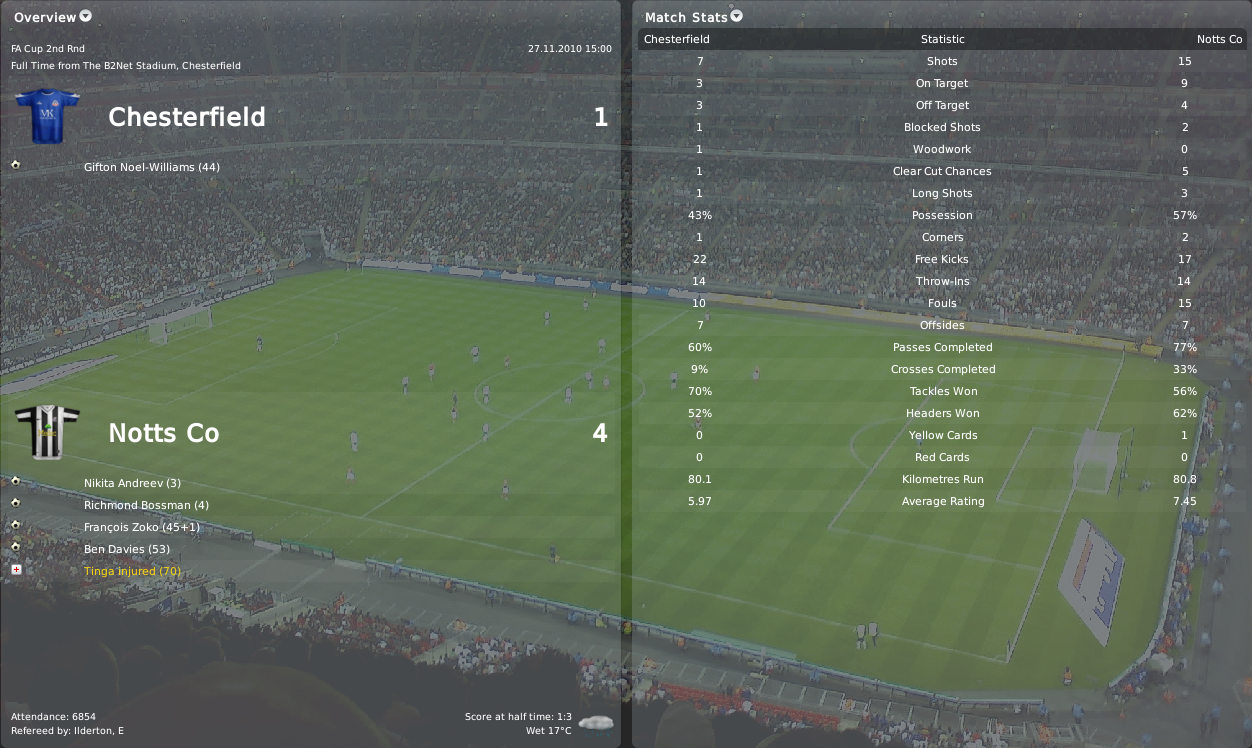Image resolution: width=1252 pixels, height=748 pixels.
Task: Open the Match Stats panel dropdown
Action: (x=737, y=16)
